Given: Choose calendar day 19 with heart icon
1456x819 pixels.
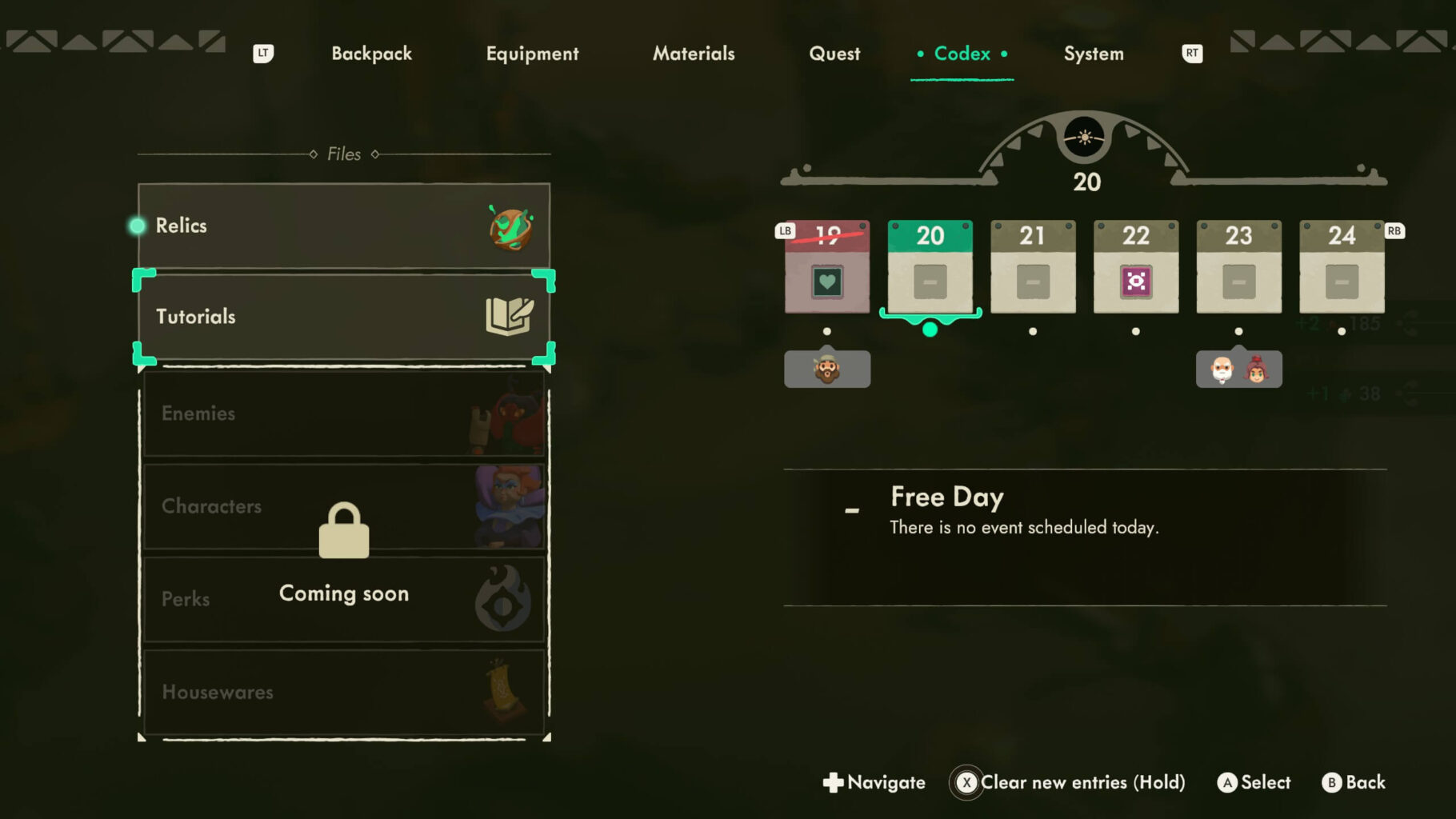Looking at the screenshot, I should point(827,266).
